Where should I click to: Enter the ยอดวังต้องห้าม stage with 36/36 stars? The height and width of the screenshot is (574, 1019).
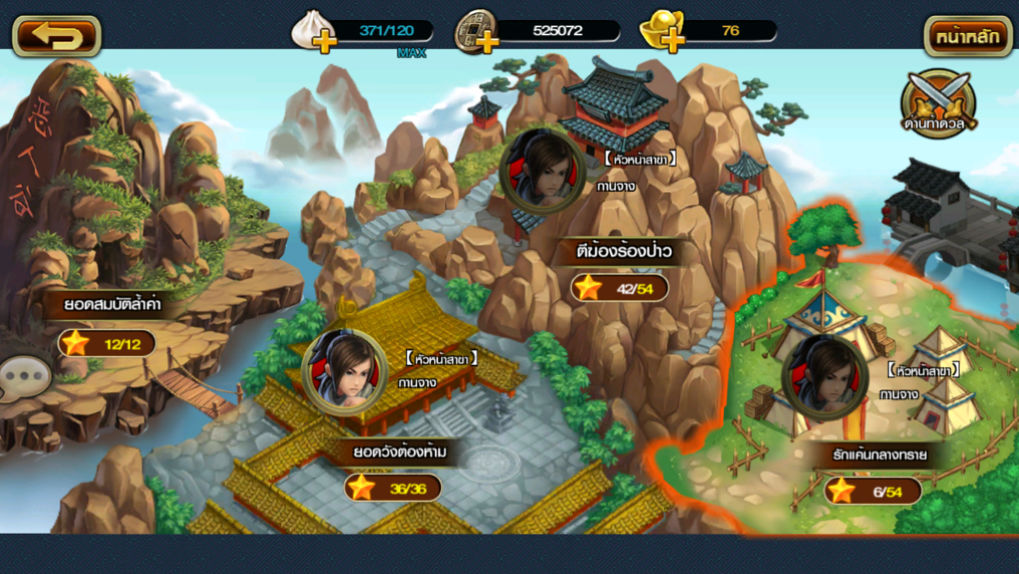pos(399,453)
